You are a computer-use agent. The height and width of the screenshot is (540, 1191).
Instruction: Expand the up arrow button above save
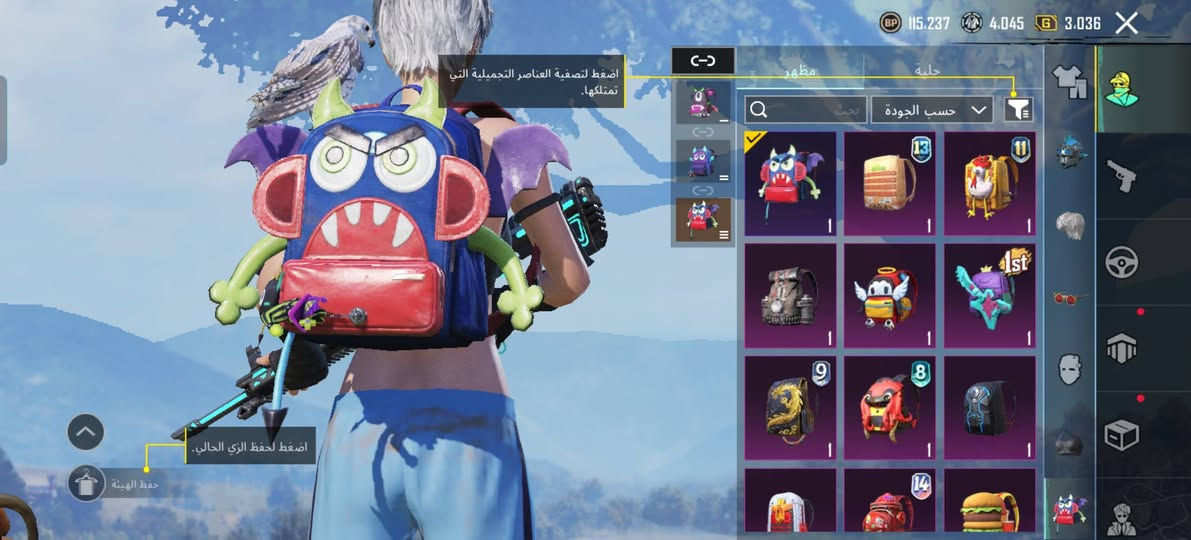pyautogui.click(x=86, y=432)
